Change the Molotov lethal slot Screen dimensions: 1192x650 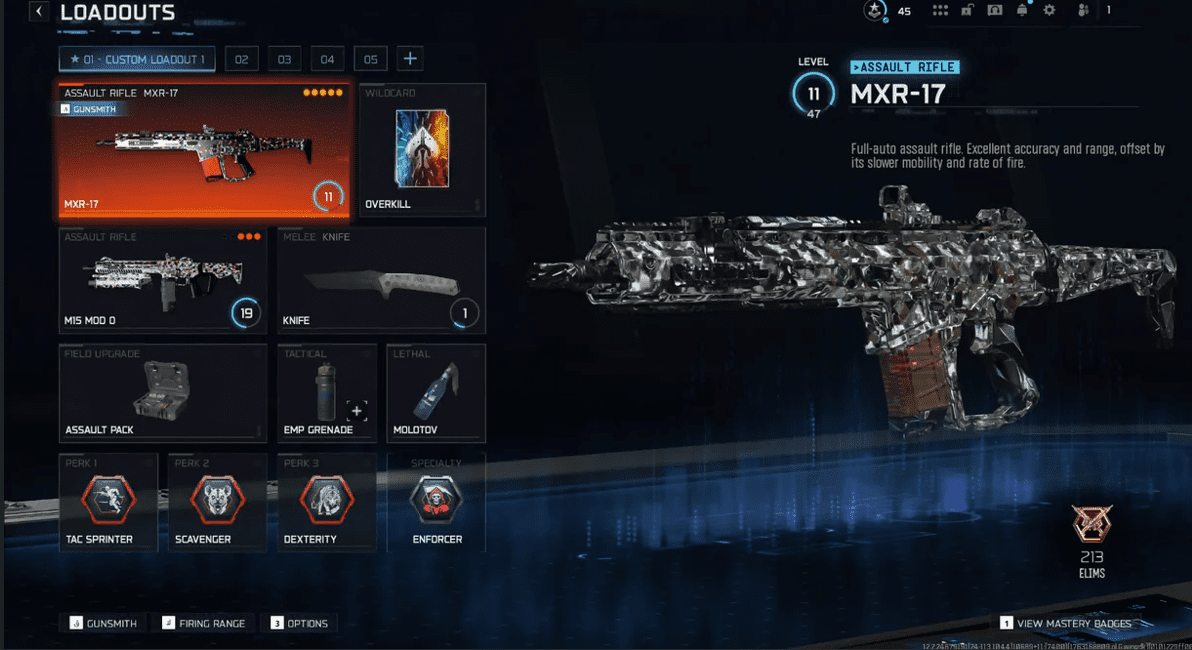coord(436,393)
